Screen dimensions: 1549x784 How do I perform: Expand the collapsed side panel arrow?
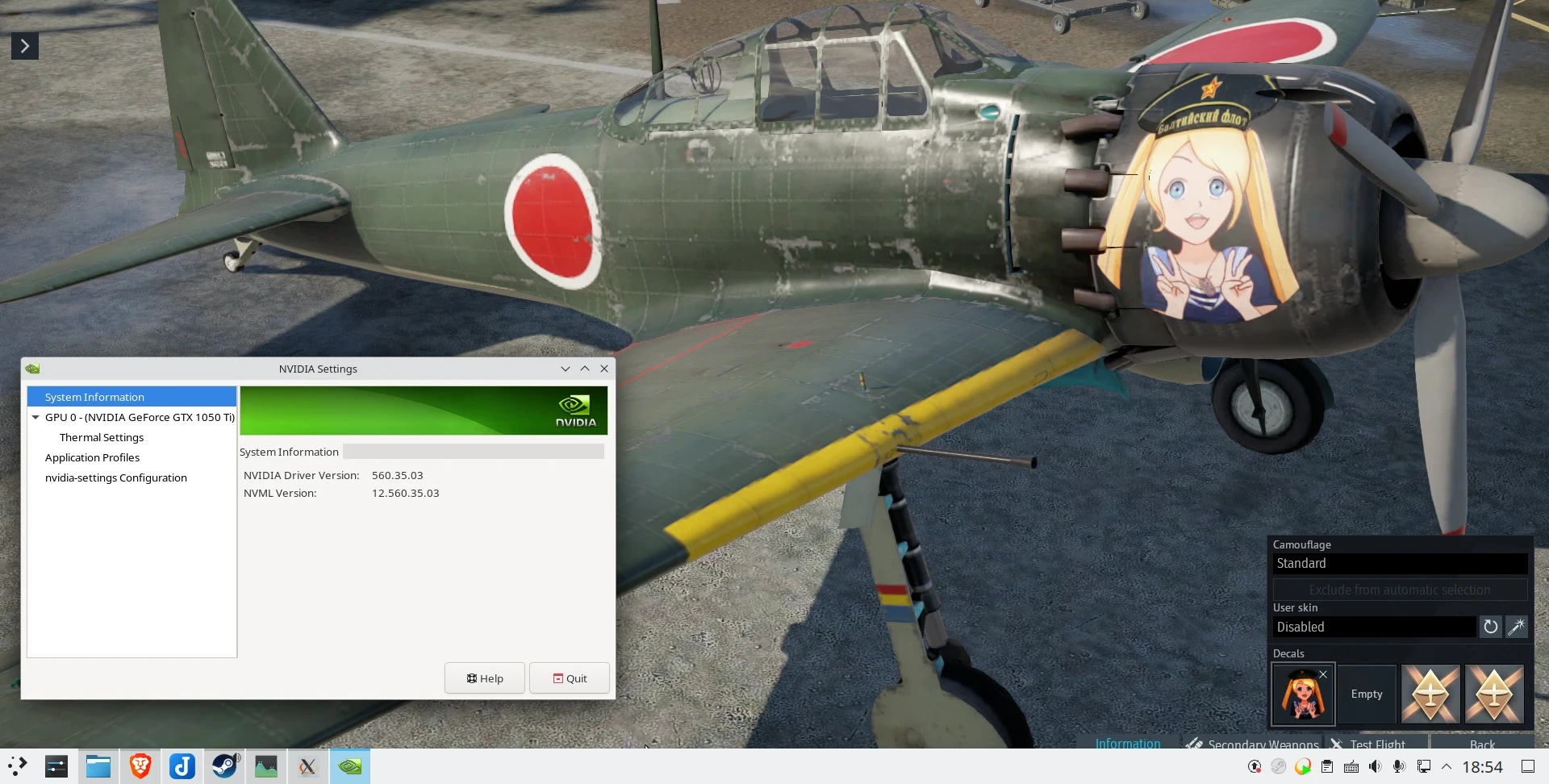(25, 46)
